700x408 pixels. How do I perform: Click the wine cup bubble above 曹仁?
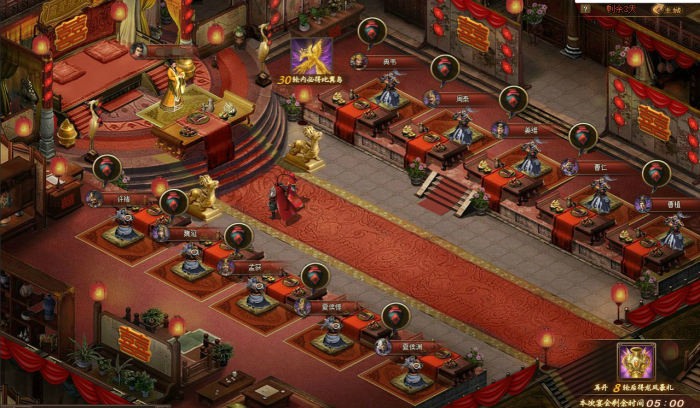583,137
